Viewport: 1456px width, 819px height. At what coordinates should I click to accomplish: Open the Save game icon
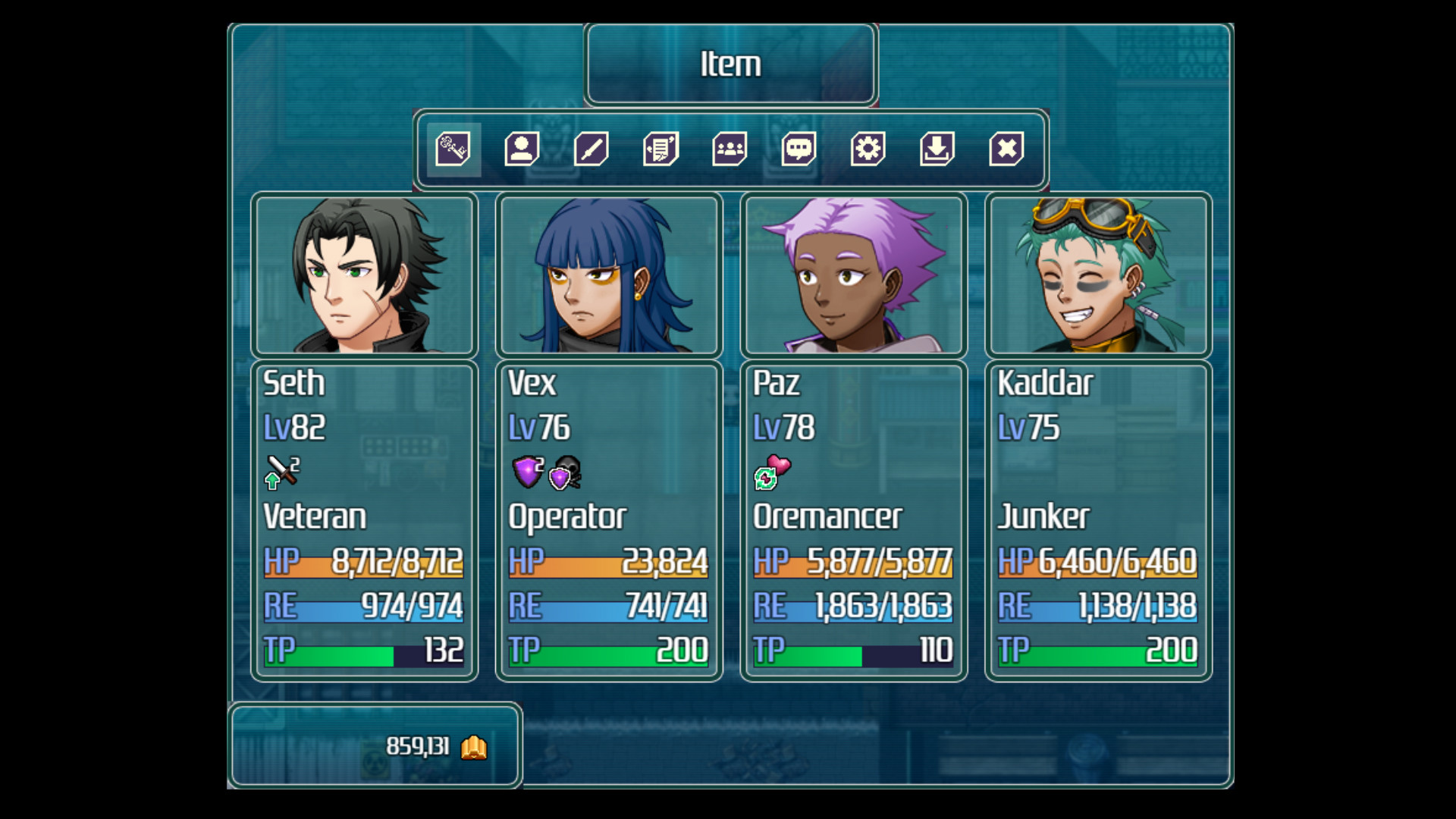[x=936, y=150]
